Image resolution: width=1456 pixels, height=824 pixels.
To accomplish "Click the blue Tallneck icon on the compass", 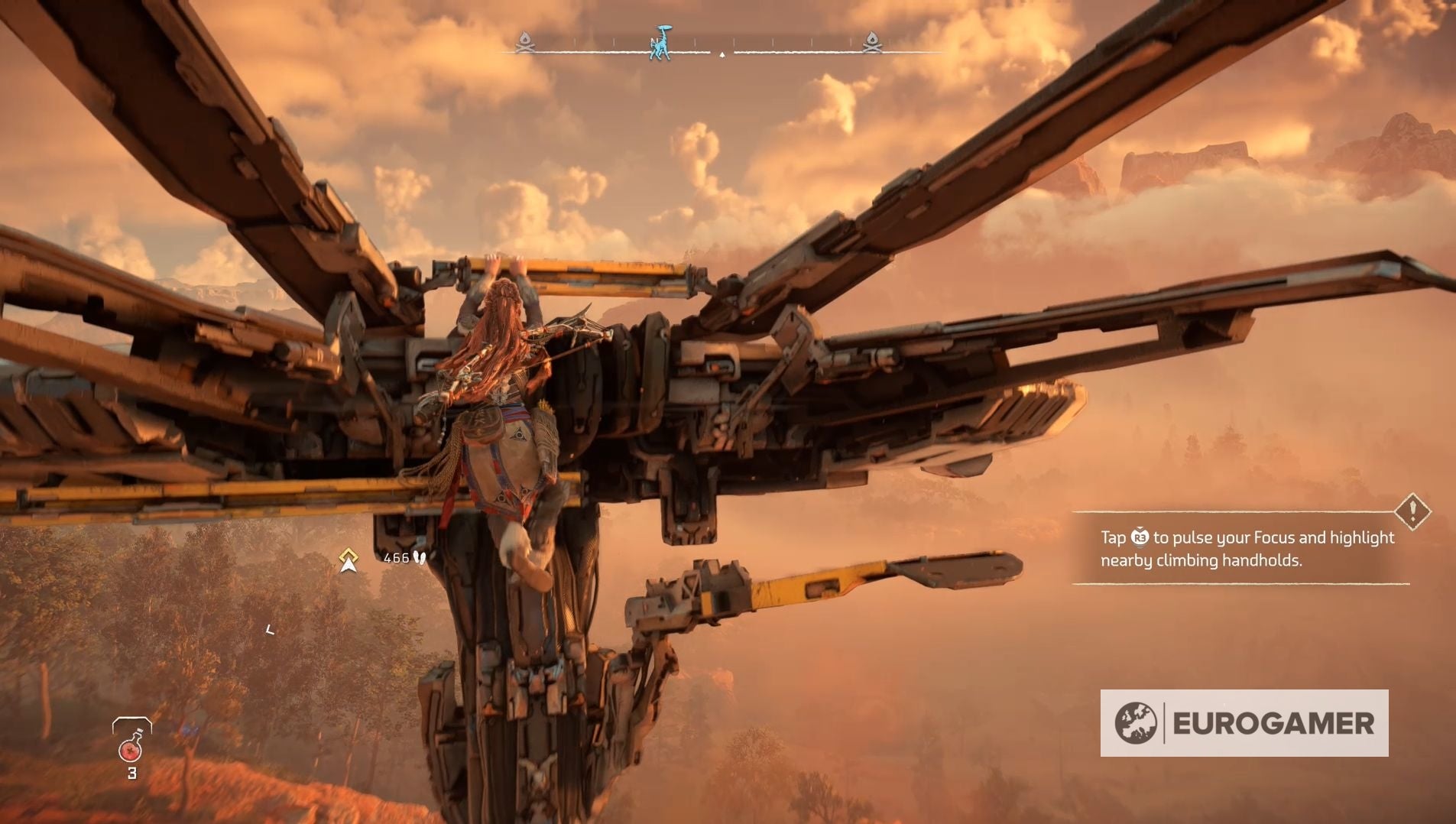I will (x=660, y=43).
